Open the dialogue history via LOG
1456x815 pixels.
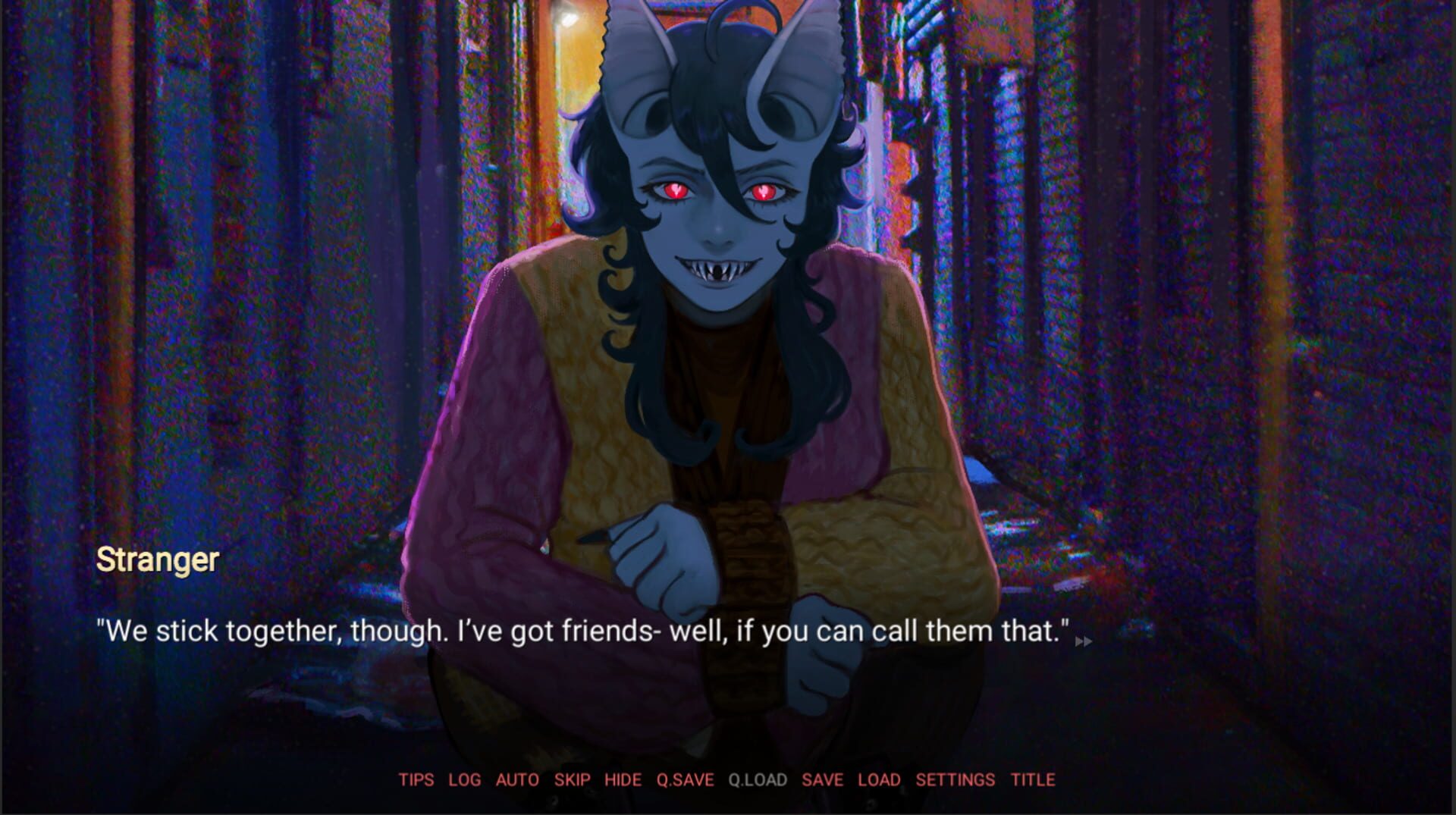point(466,779)
